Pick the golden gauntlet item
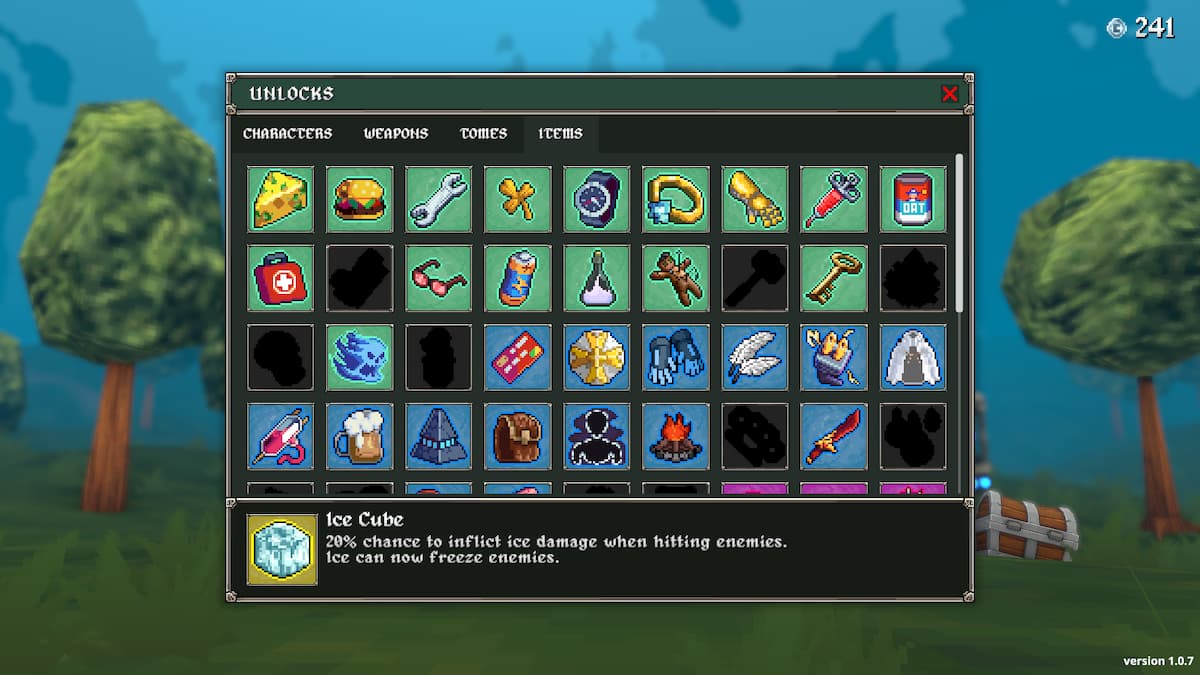Image resolution: width=1200 pixels, height=675 pixels. (755, 198)
